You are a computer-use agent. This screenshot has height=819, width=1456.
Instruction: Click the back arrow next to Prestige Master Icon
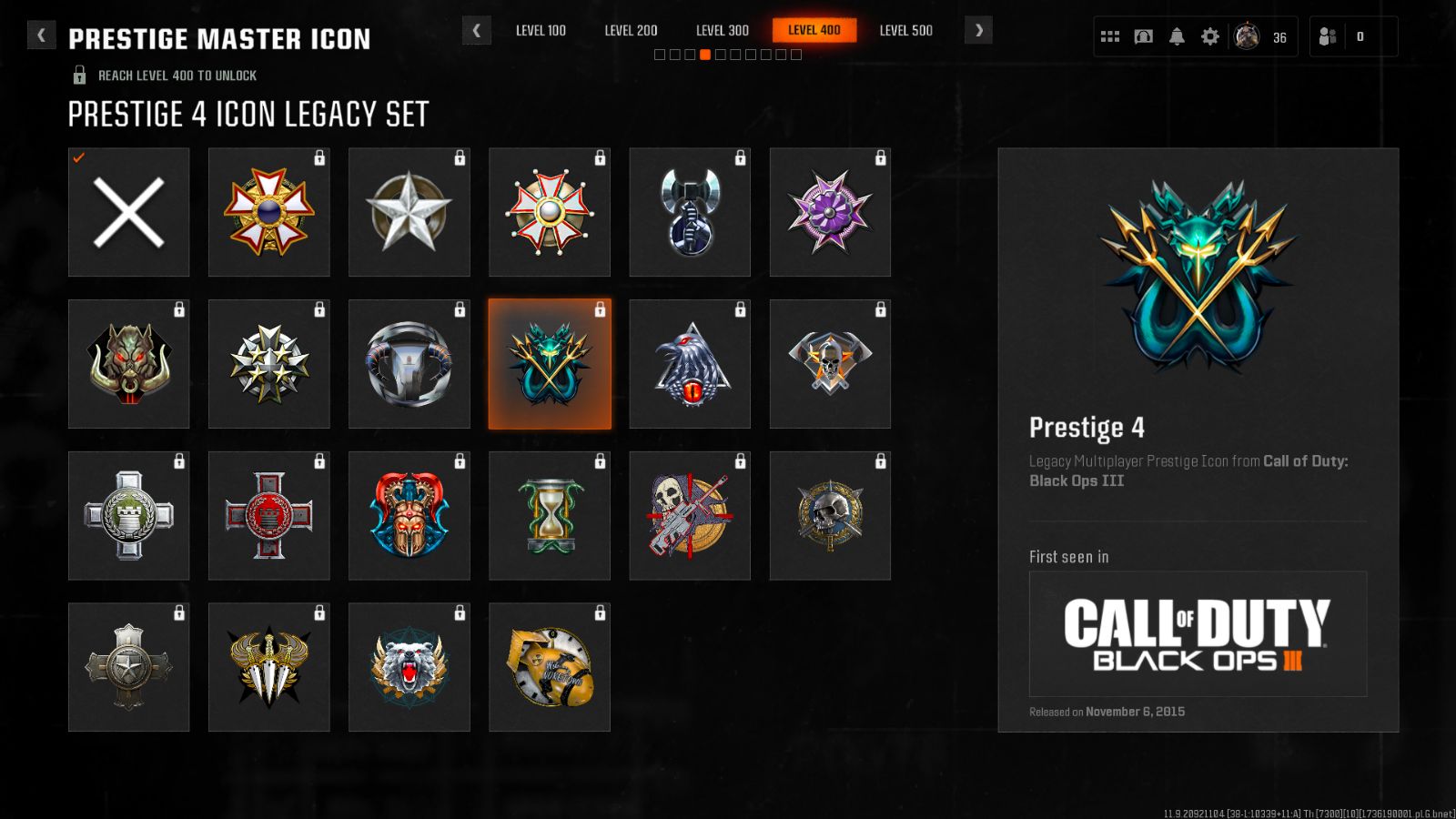click(41, 34)
